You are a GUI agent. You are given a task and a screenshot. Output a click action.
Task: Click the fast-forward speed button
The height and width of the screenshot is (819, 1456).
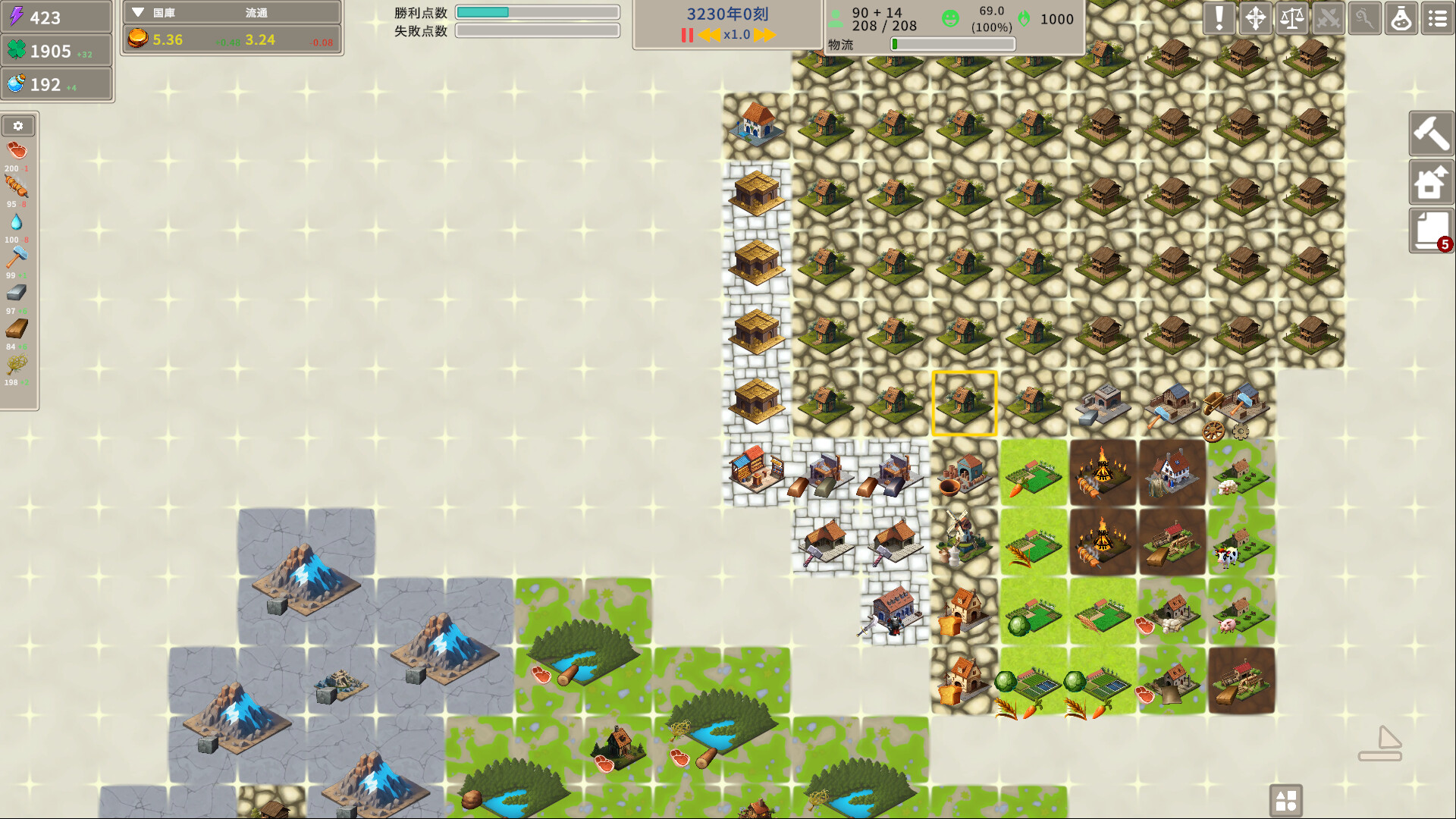click(764, 34)
